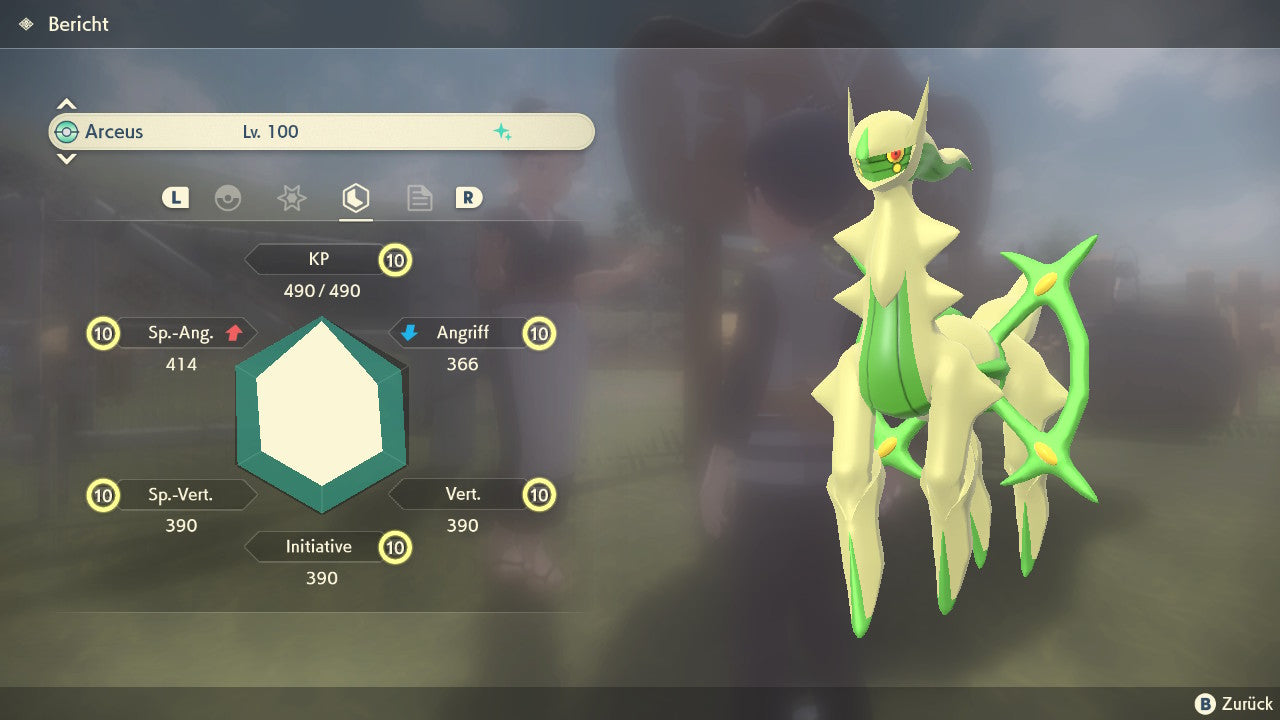Switch to the Poké Ball summary tab
The image size is (1280, 720).
click(x=228, y=198)
